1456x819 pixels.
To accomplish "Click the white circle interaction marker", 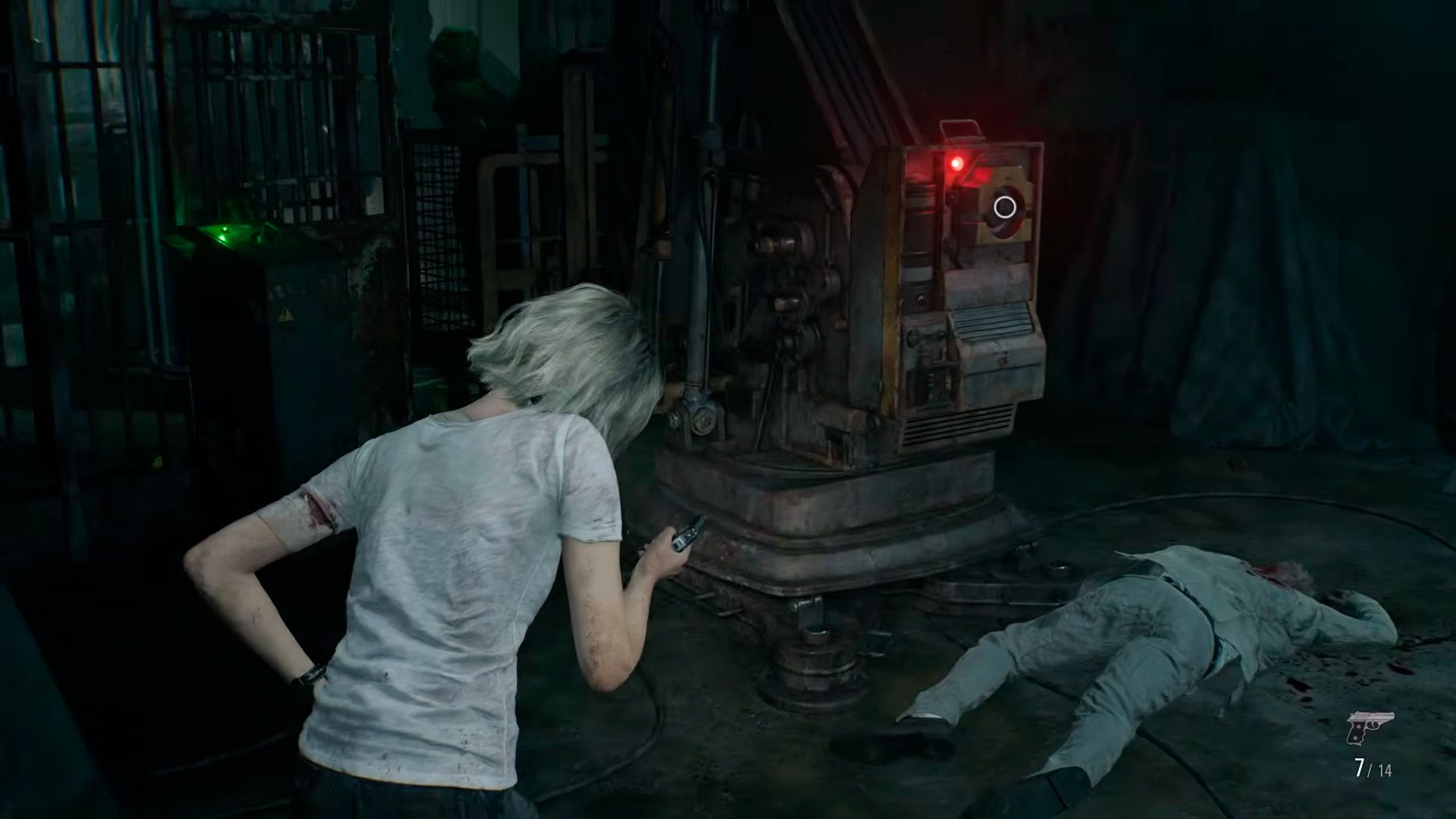I will 1005,206.
